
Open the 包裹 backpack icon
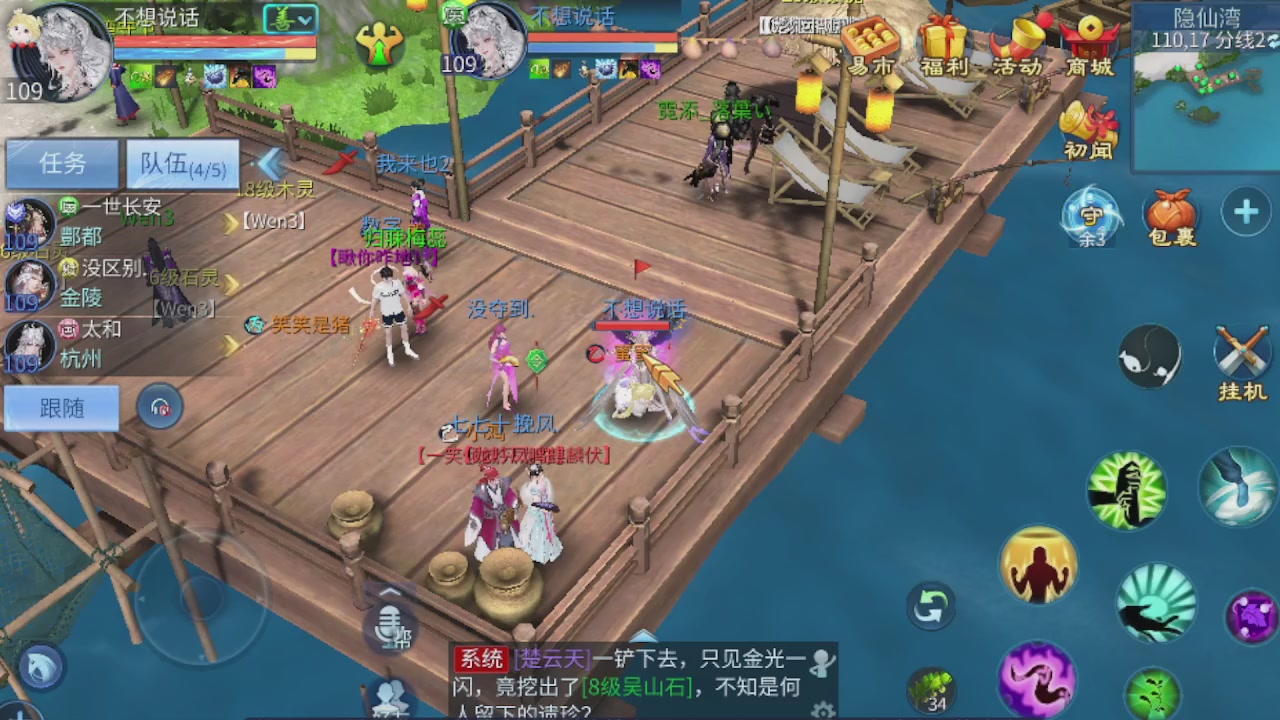[1170, 213]
